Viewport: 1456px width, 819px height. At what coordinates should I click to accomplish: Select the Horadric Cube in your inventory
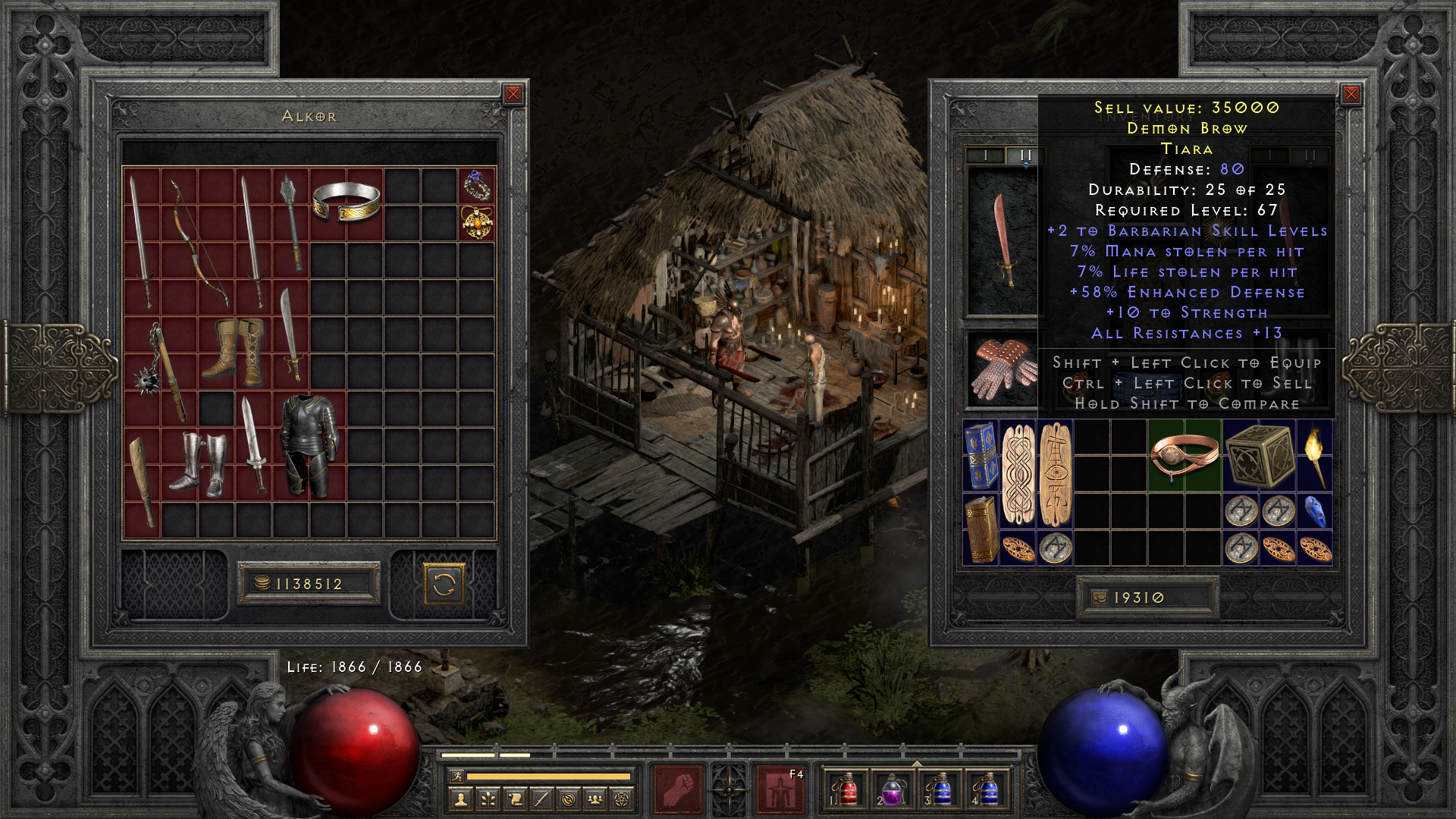coord(1260,455)
